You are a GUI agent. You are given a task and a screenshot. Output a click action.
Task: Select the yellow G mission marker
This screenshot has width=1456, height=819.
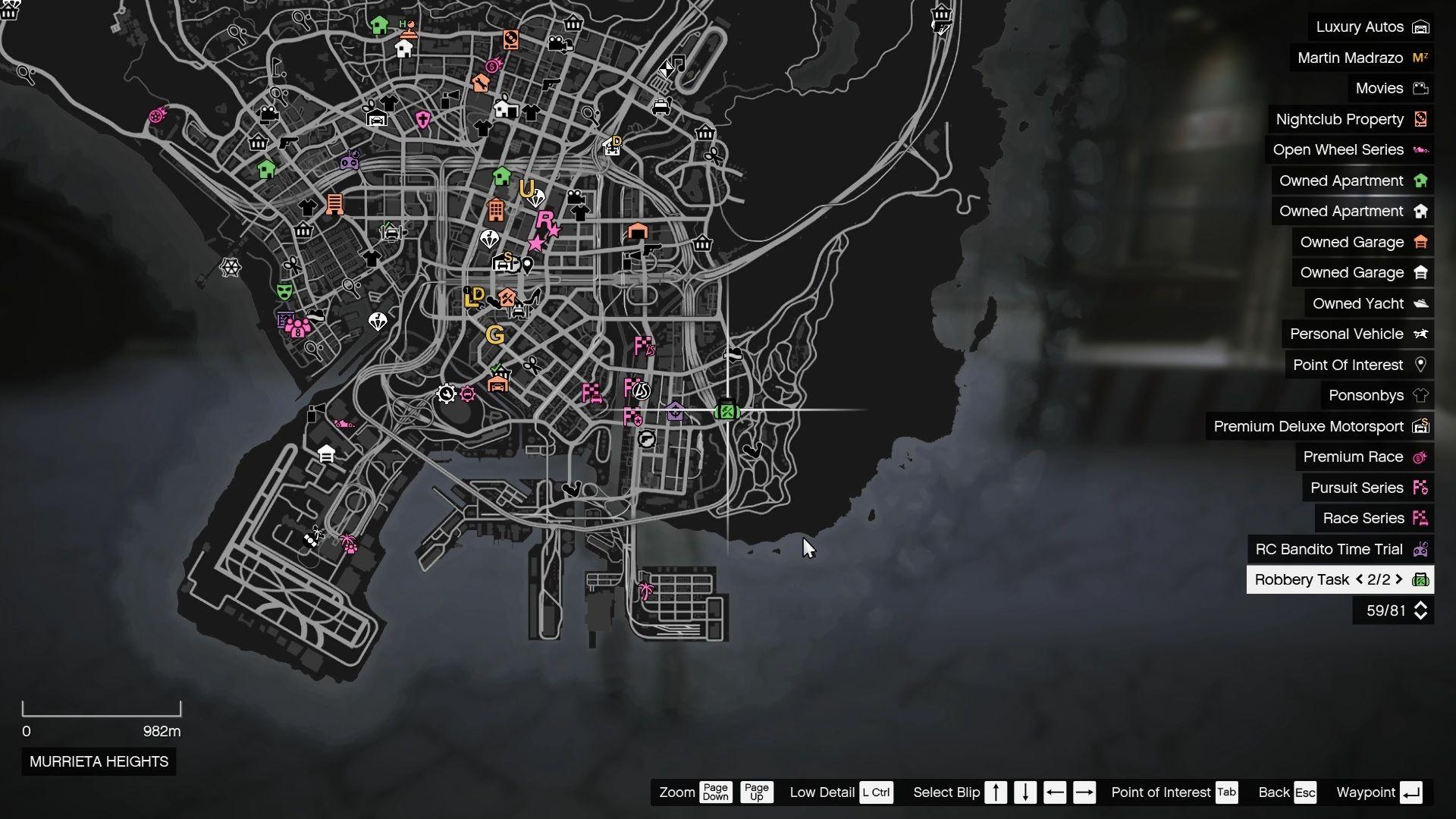495,334
